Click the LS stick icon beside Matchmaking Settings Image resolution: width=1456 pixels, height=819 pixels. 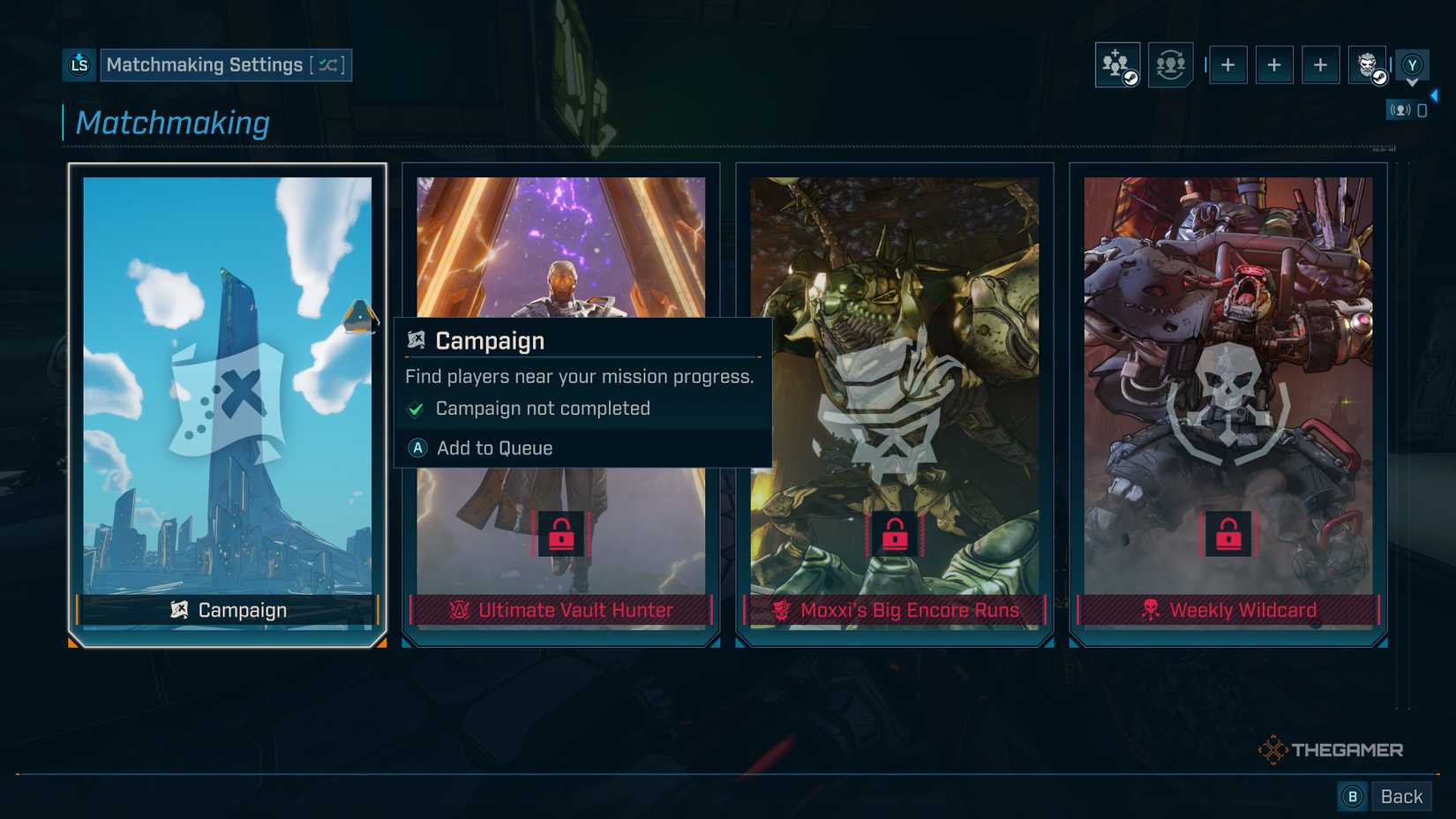click(x=79, y=64)
